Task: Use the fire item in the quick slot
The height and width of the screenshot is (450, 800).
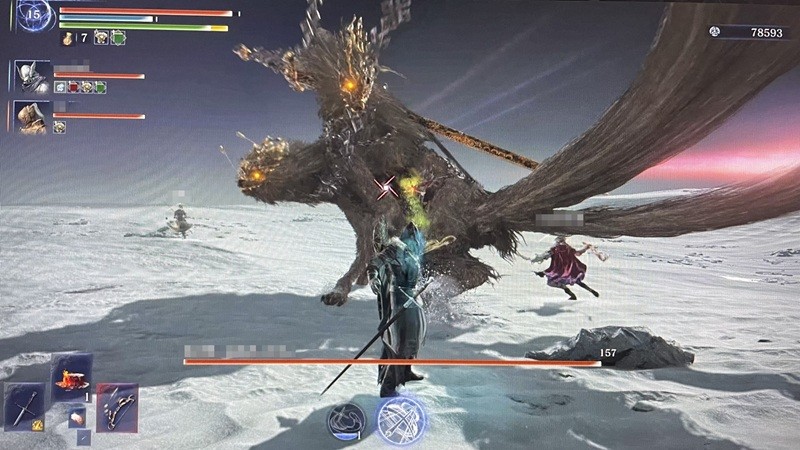Action: coord(72,378)
